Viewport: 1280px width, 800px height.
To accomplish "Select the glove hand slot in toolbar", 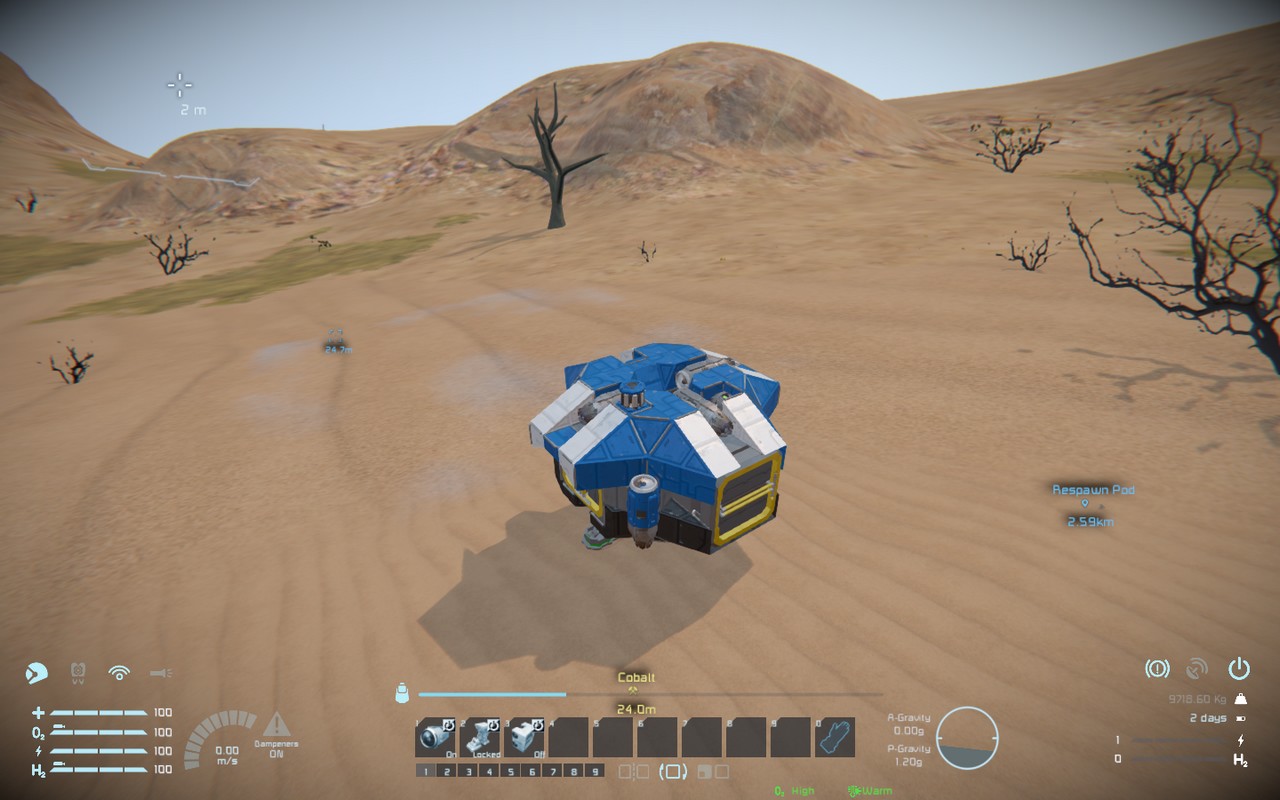I will point(835,737).
